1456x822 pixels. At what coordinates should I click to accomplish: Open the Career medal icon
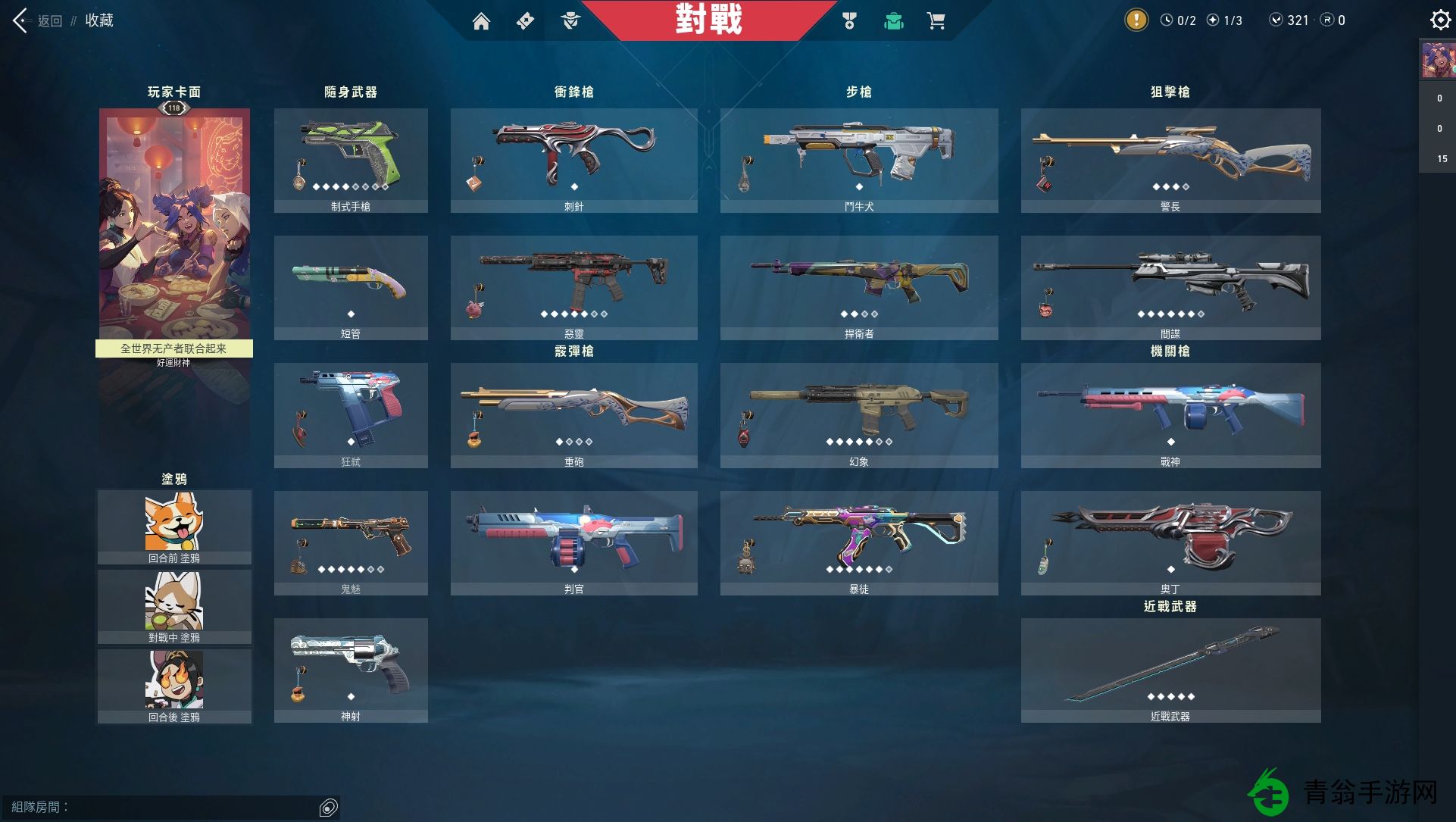(849, 21)
